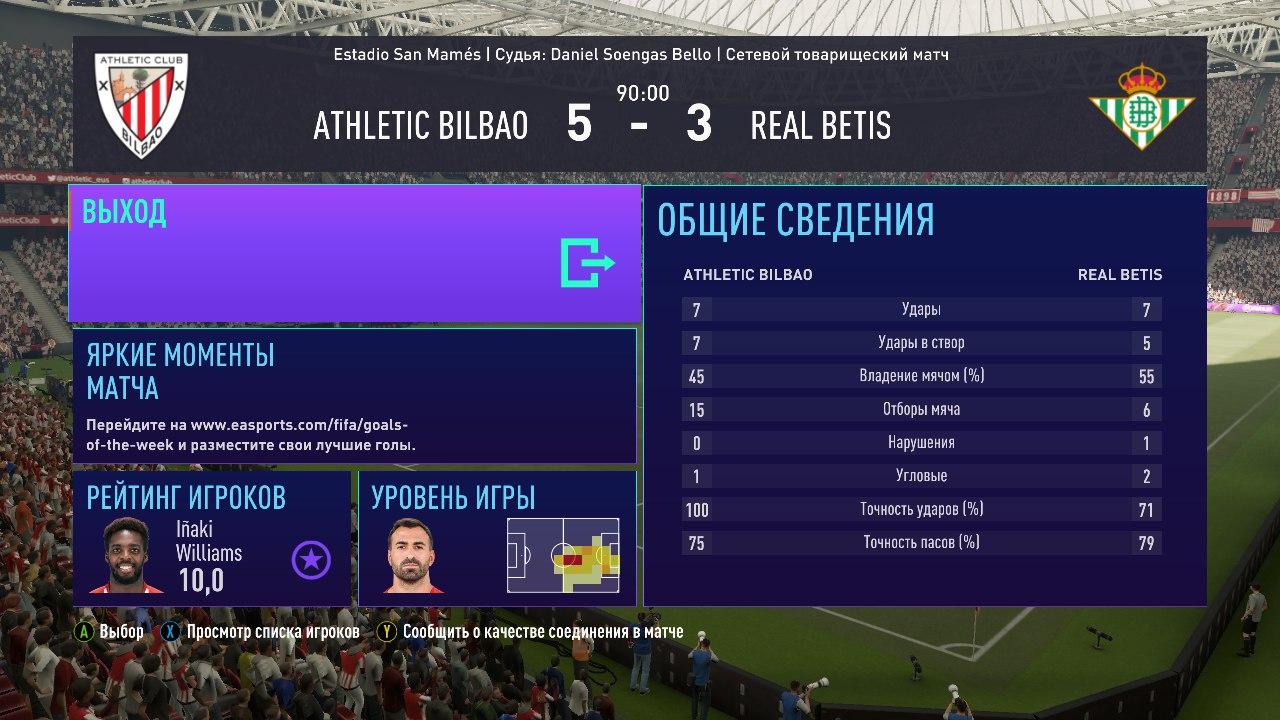The height and width of the screenshot is (720, 1280).
Task: Open the УРОВЕНЬ ИГРЫ tile
Action: [x=497, y=538]
